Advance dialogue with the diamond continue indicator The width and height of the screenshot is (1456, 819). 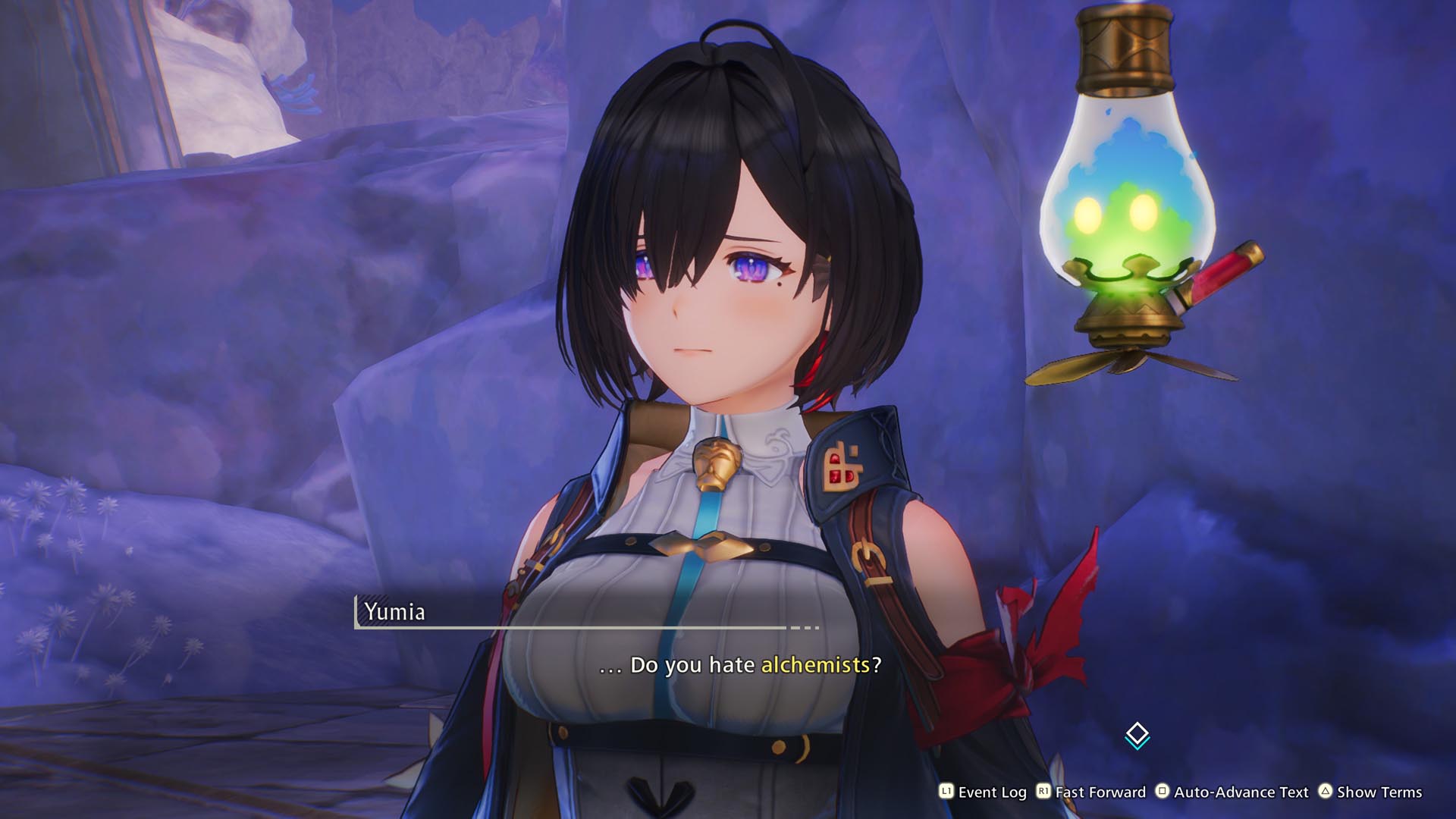pyautogui.click(x=1137, y=735)
